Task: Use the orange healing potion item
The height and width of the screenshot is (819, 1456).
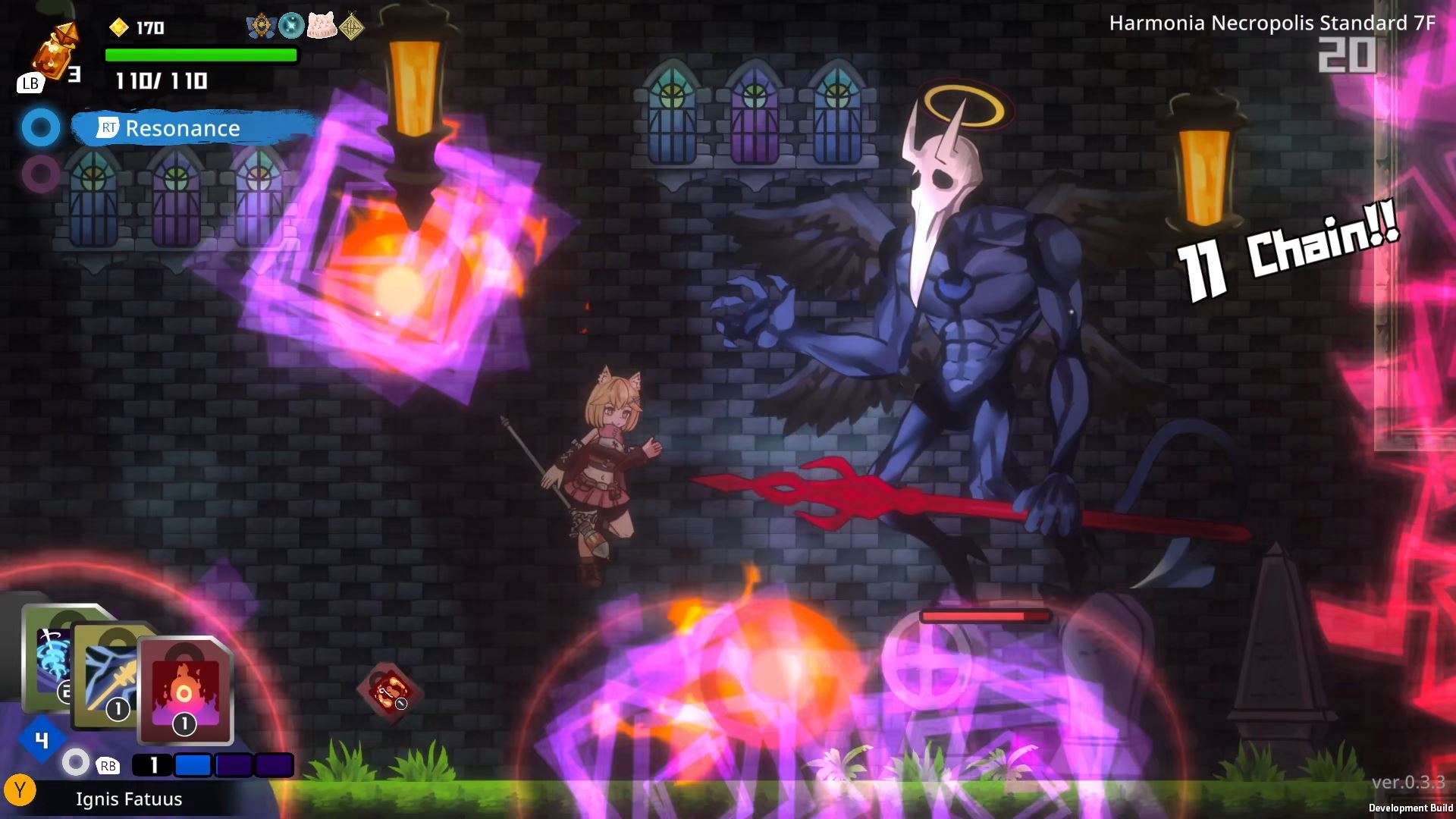Action: [x=55, y=52]
